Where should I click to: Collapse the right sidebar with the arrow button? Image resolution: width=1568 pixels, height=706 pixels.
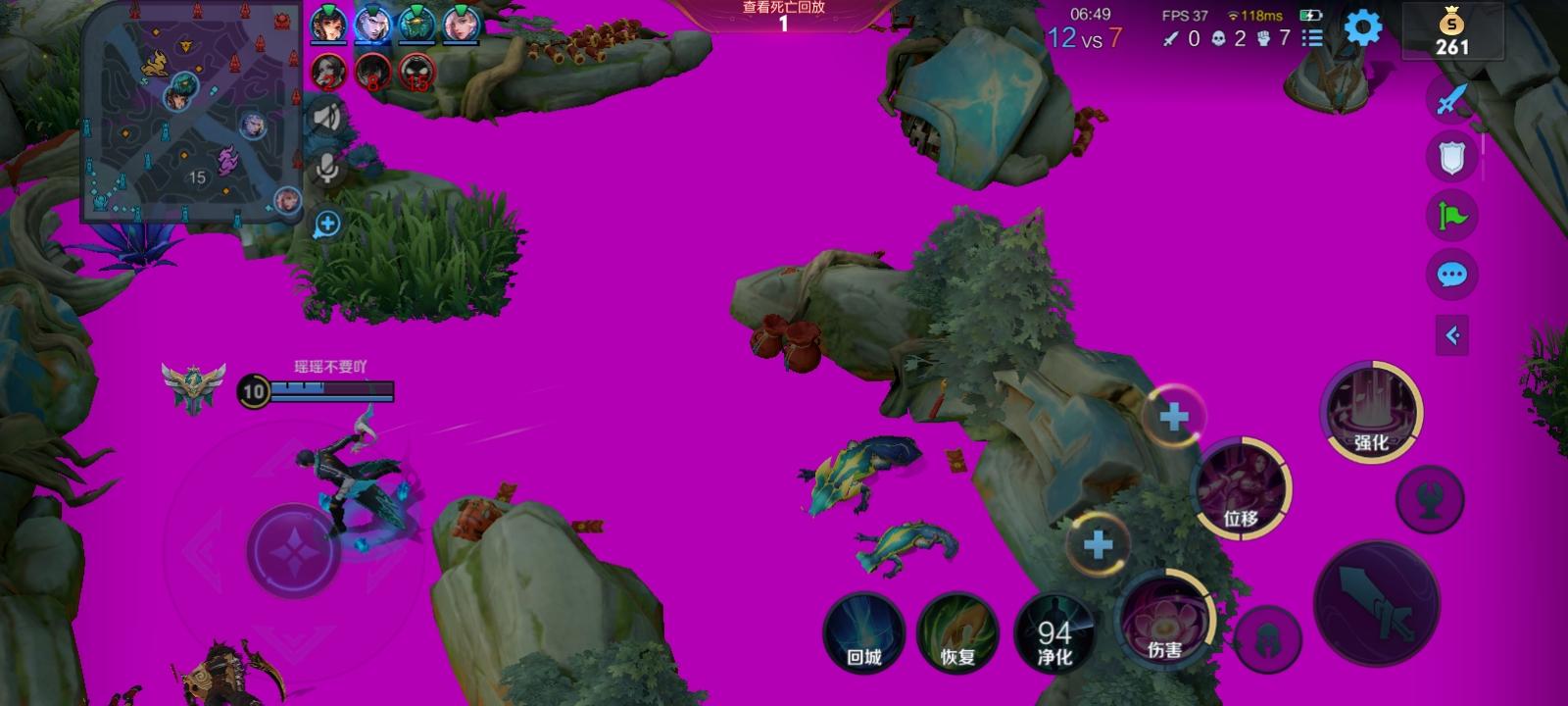click(1453, 335)
